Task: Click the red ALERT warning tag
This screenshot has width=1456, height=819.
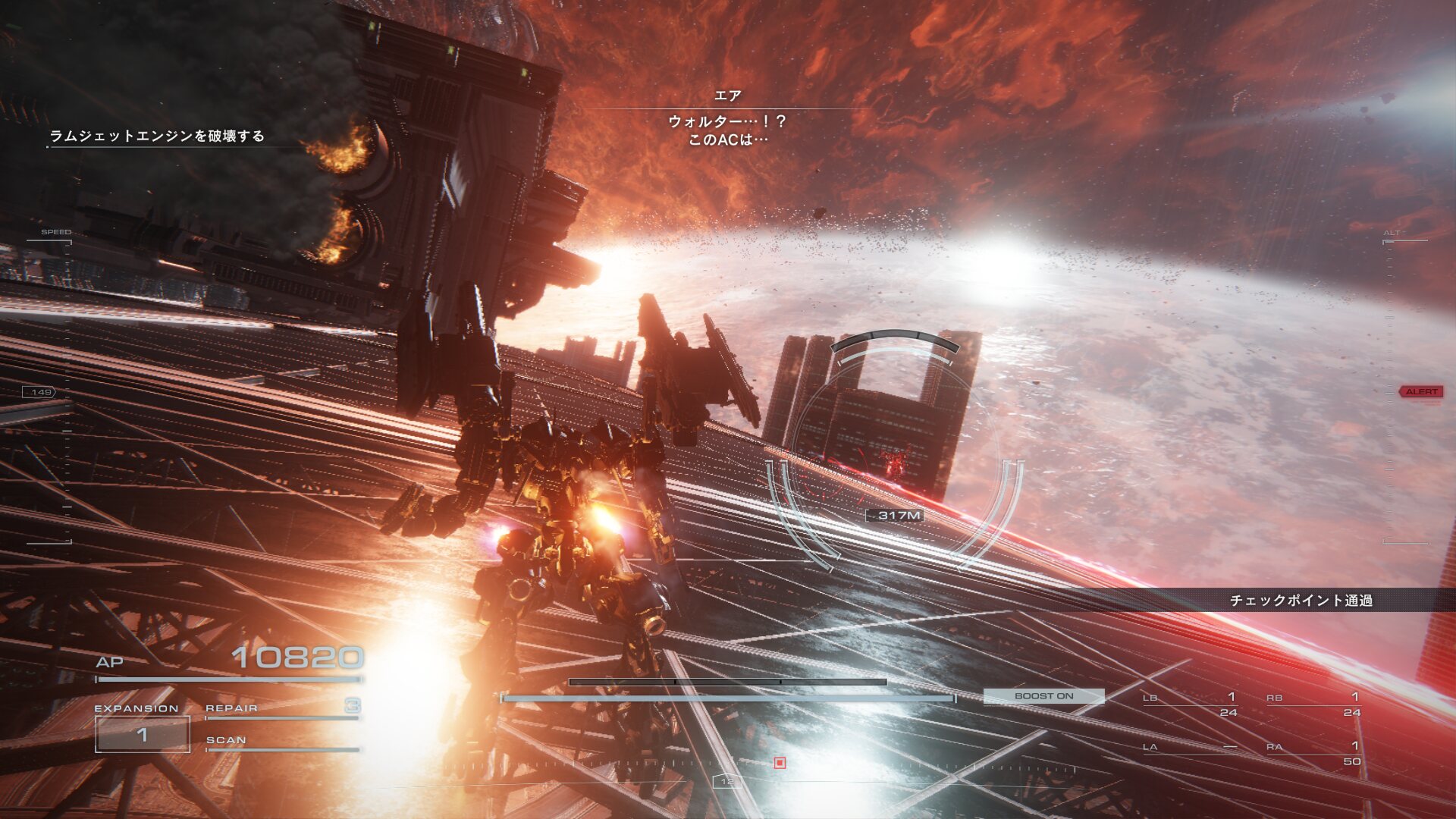Action: point(1421,392)
